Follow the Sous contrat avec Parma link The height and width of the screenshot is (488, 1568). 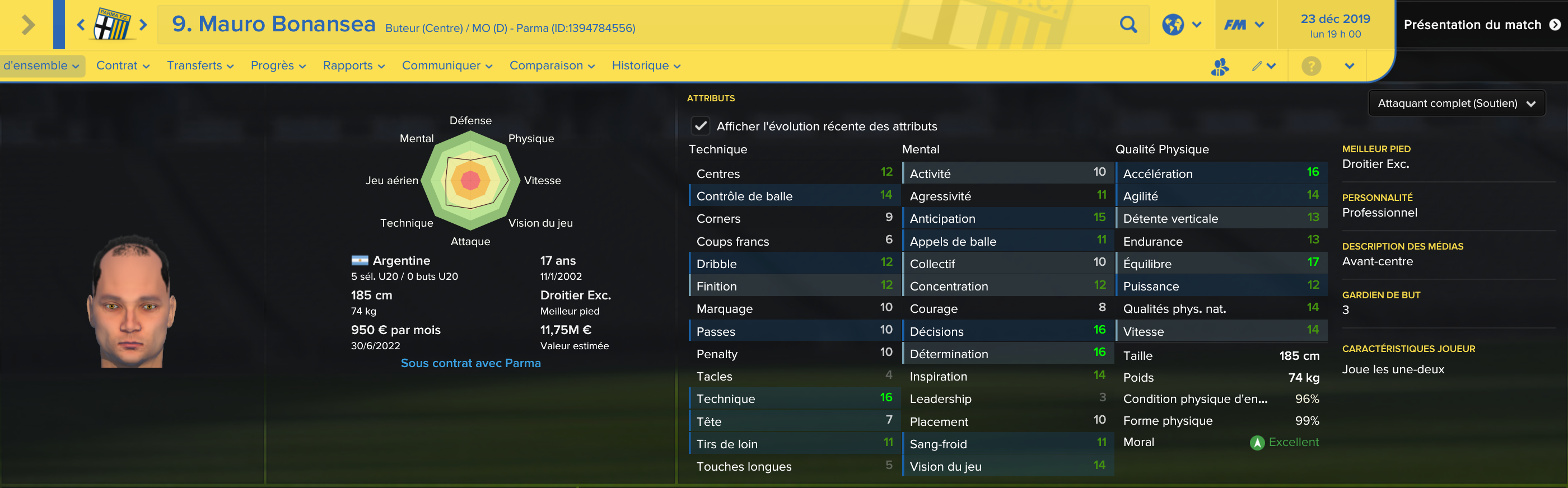[470, 363]
